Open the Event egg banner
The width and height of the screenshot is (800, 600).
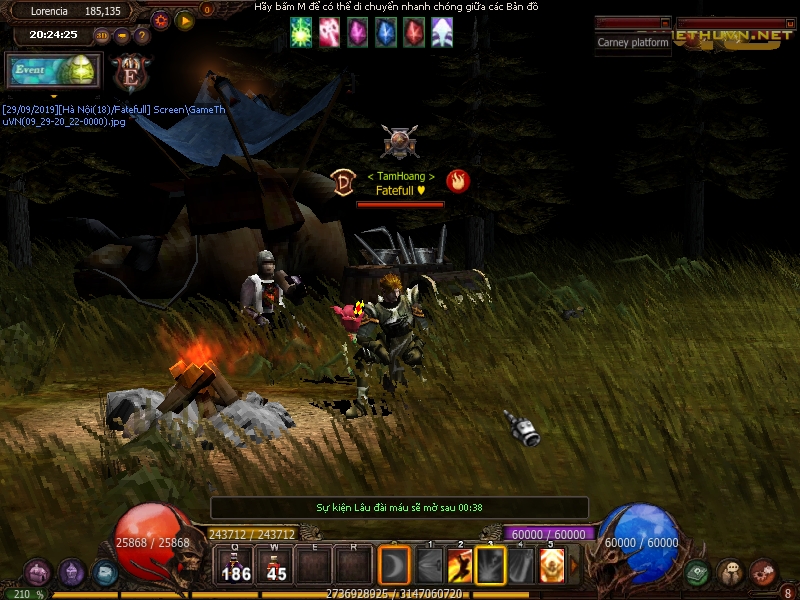coord(53,70)
